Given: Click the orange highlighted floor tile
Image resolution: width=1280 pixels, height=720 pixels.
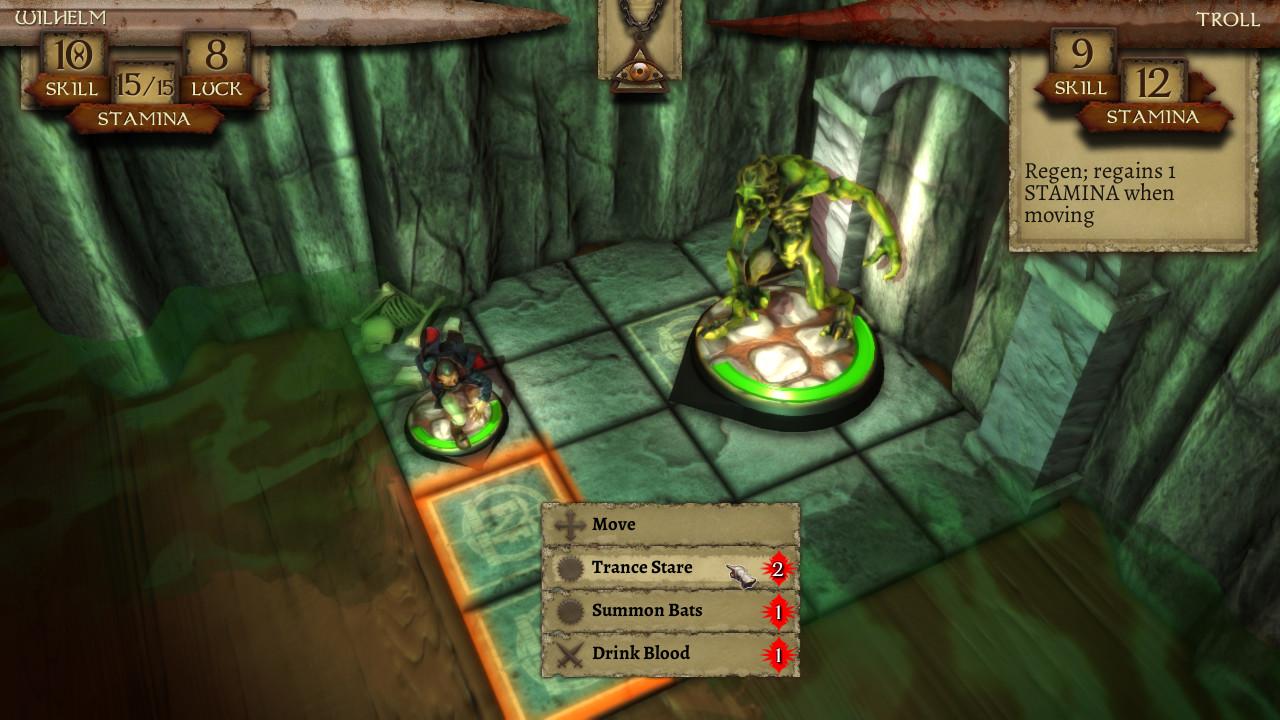Looking at the screenshot, I should [480, 530].
